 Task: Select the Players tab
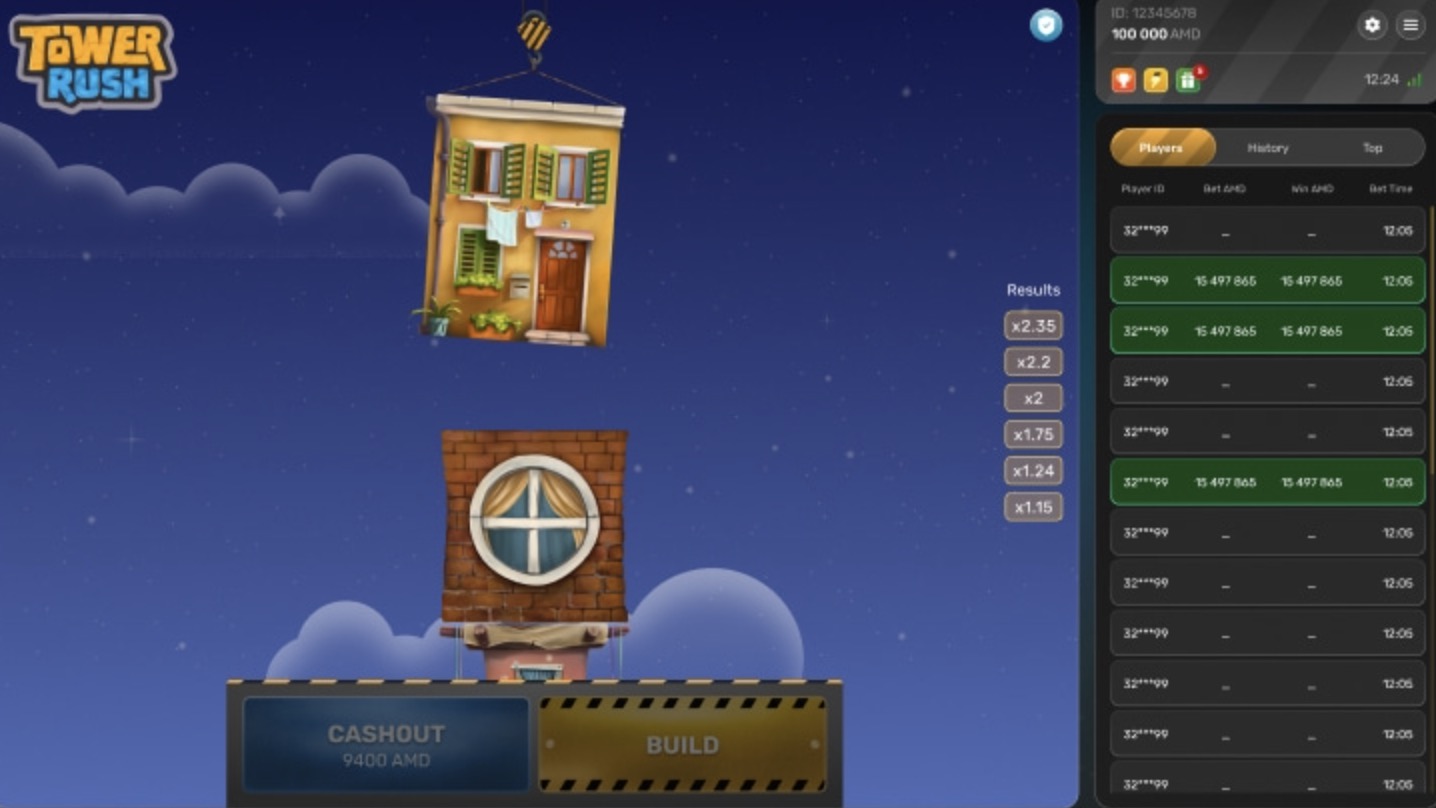tap(1162, 147)
